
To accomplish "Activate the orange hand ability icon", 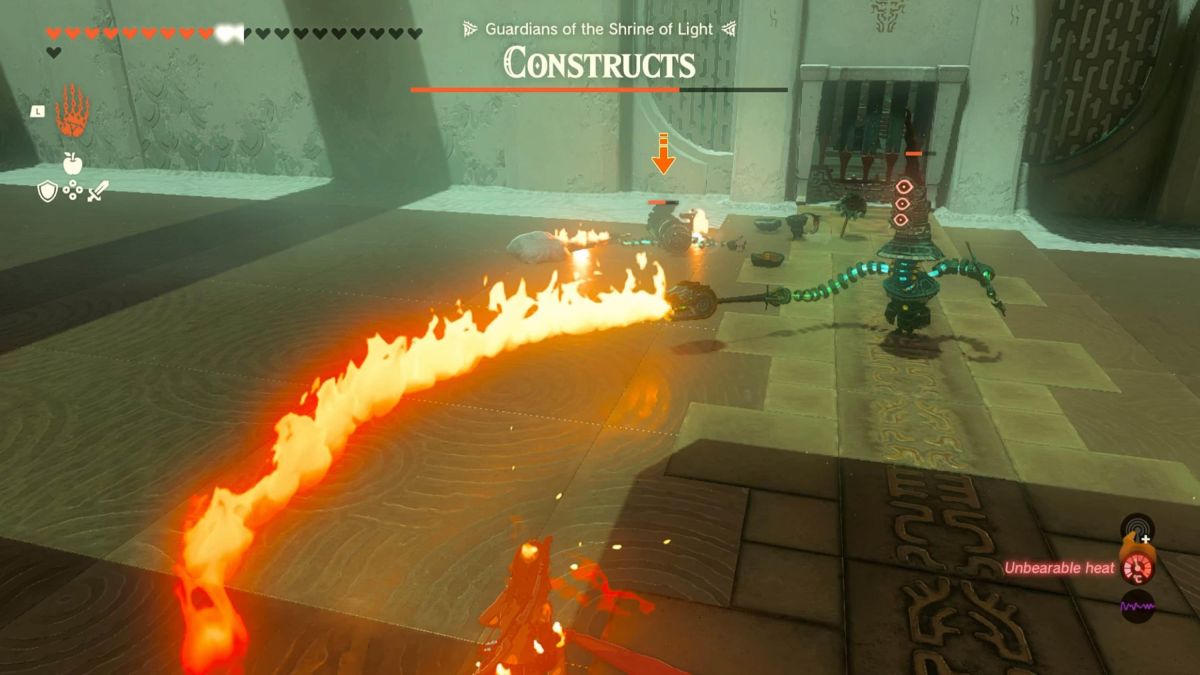I will [72, 110].
